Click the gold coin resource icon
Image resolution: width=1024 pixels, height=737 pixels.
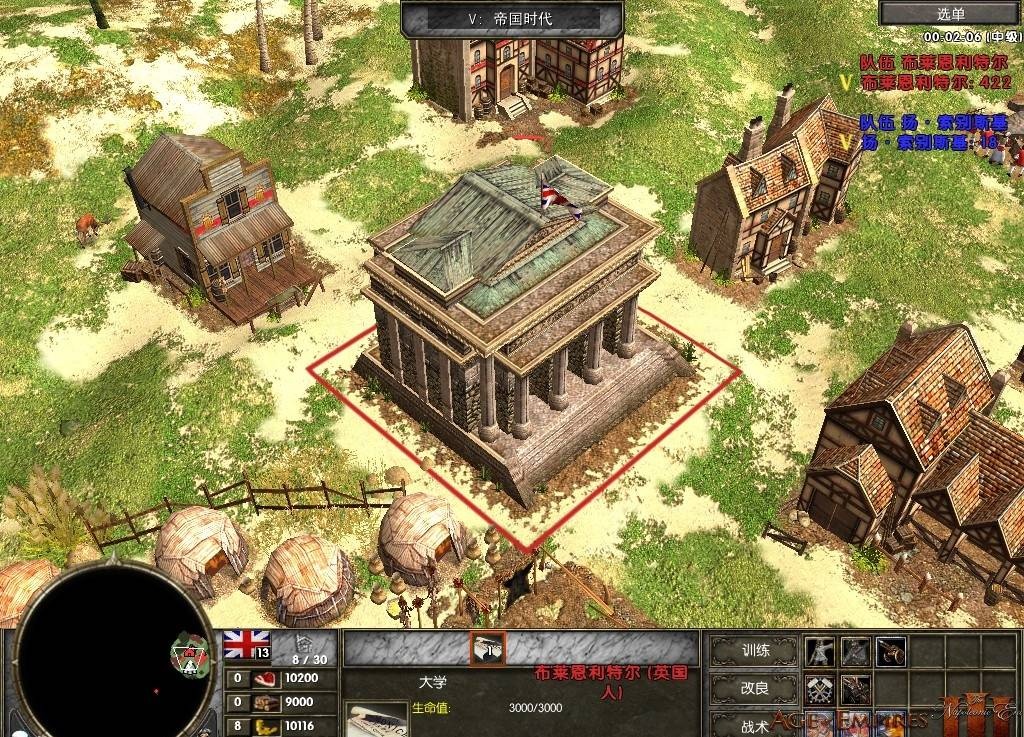266,726
